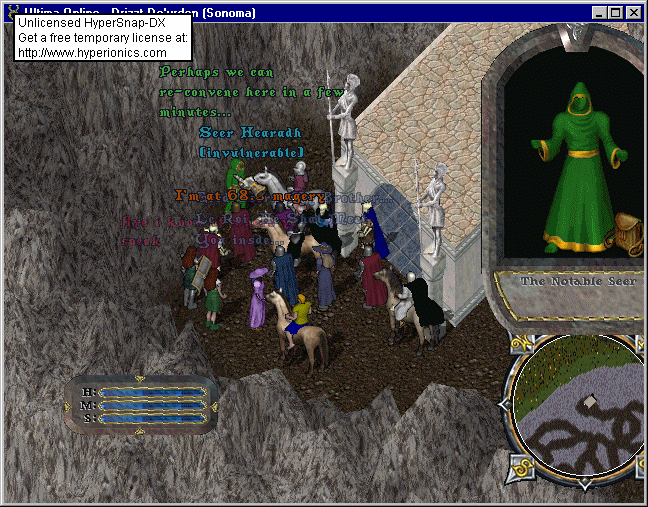648x507 pixels.
Task: Select the H/M/S status bar panel
Action: [x=141, y=405]
